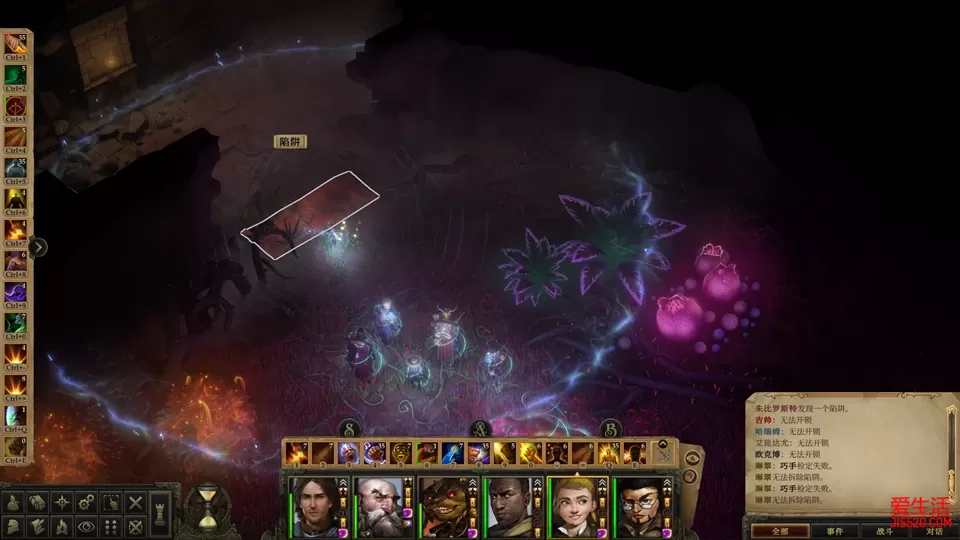
Task: Toggle the hourglass pause button
Action: click(x=208, y=507)
